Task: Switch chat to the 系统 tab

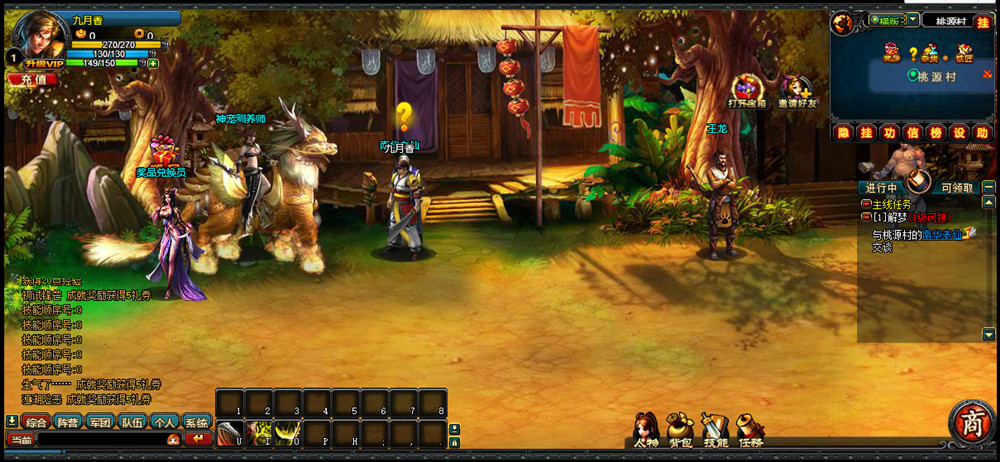Action: 196,422
